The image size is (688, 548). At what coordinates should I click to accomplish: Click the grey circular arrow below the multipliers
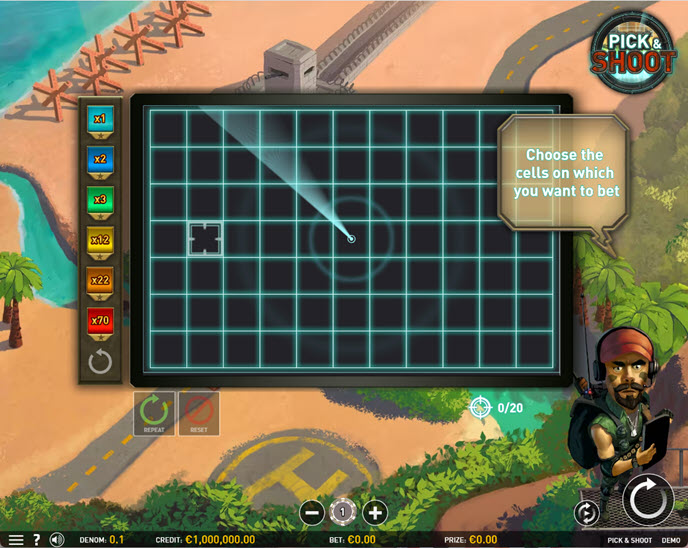[100, 361]
